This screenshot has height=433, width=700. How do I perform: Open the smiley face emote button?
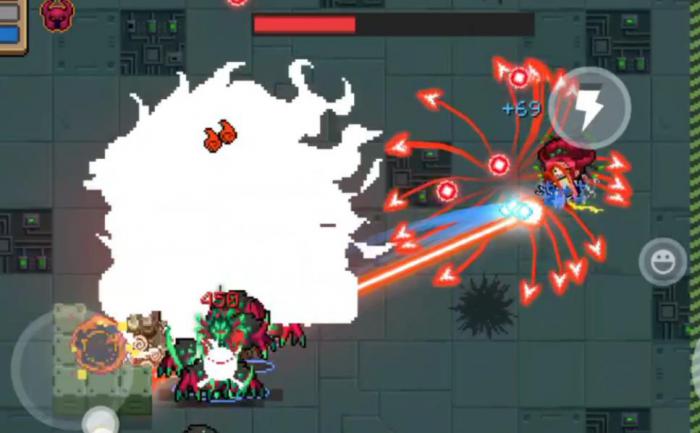pos(662,262)
